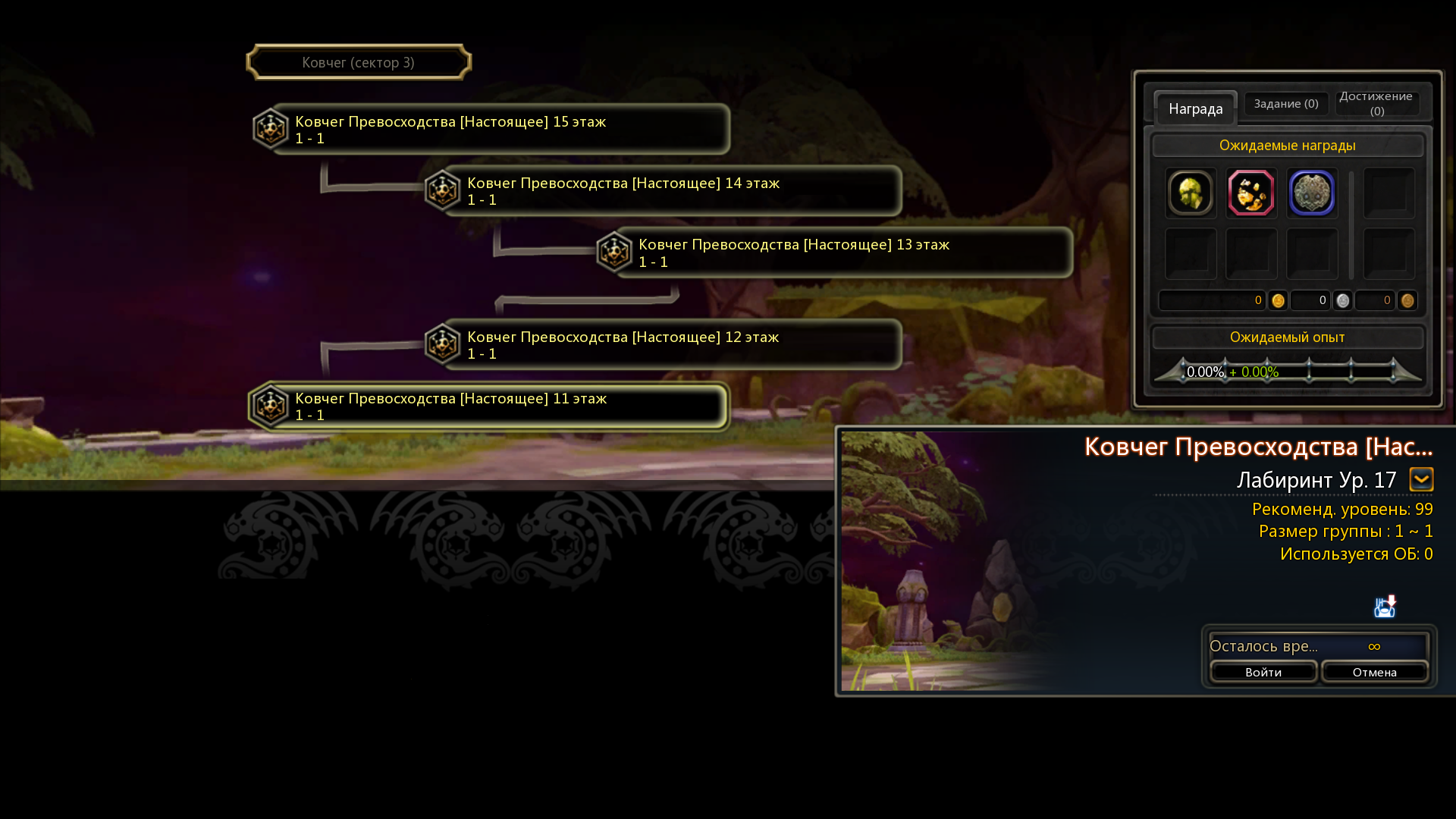Screen dimensions: 1456x819
Task: Select the 12 этаж dungeon entry
Action: pyautogui.click(x=664, y=345)
